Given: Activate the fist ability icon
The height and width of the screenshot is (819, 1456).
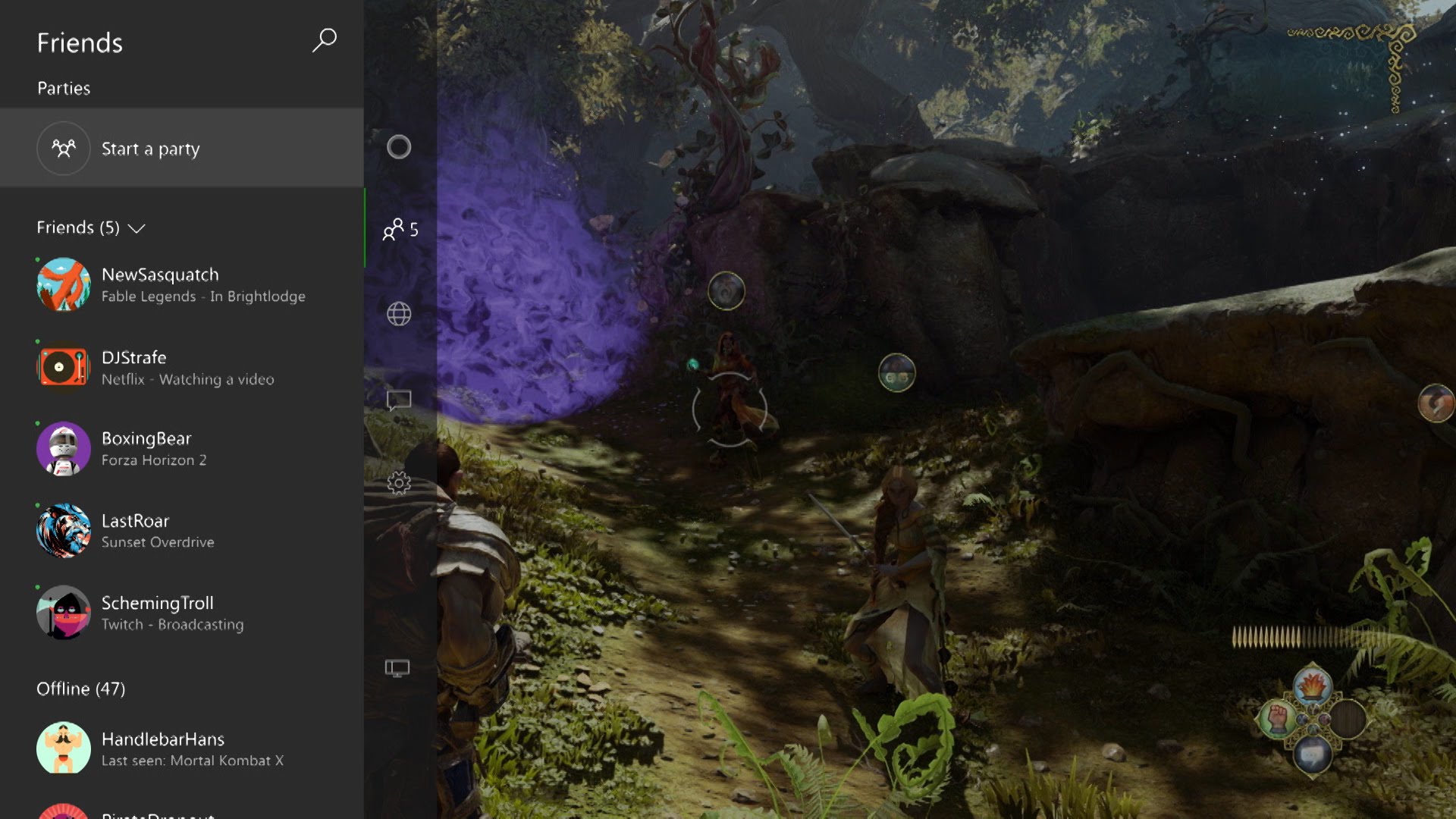Looking at the screenshot, I should [1278, 718].
